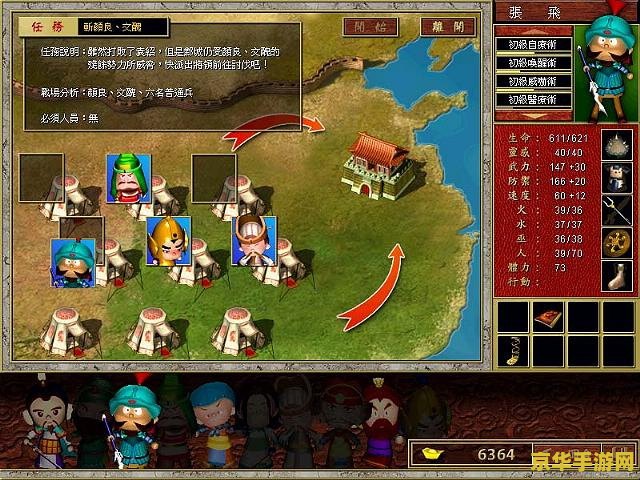Select the equipped spiked helmet slot

(615, 144)
